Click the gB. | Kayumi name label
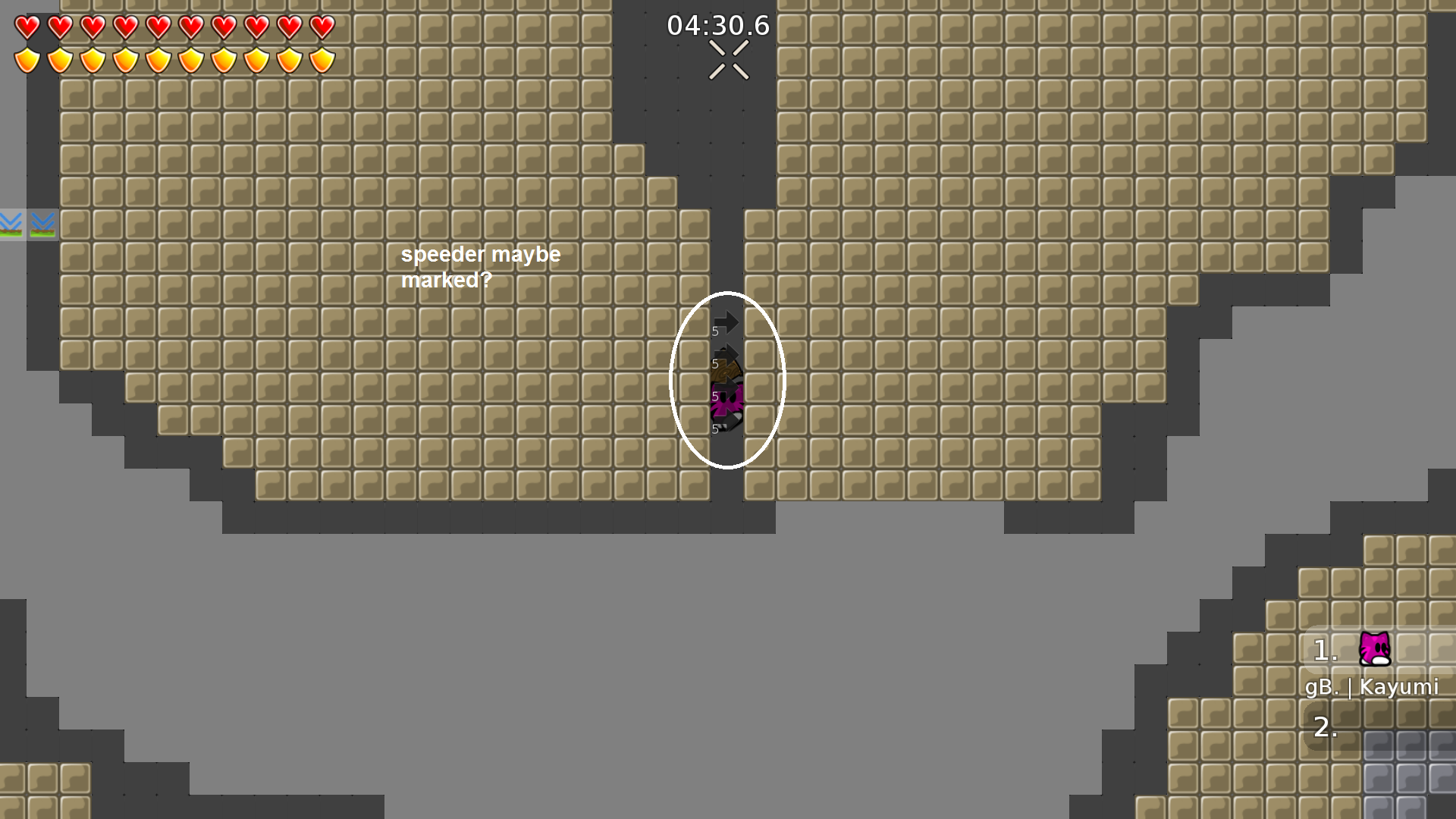This screenshot has height=819, width=1456. tap(1373, 688)
